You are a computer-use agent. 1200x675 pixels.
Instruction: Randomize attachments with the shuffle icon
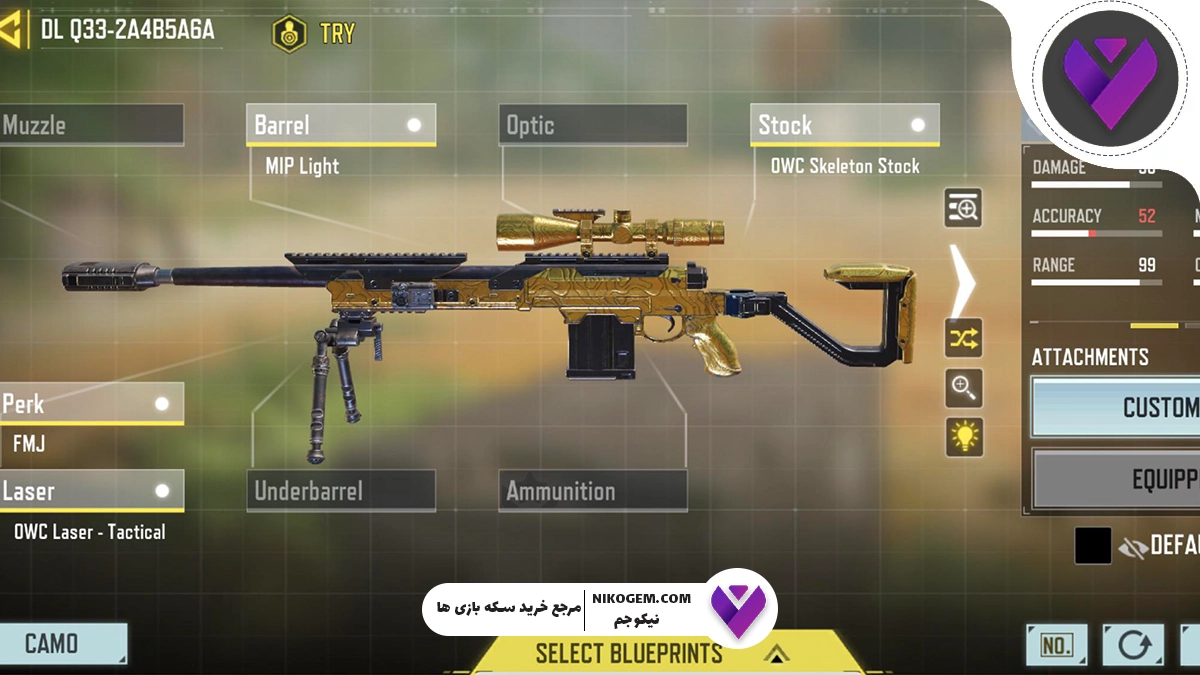click(x=964, y=339)
